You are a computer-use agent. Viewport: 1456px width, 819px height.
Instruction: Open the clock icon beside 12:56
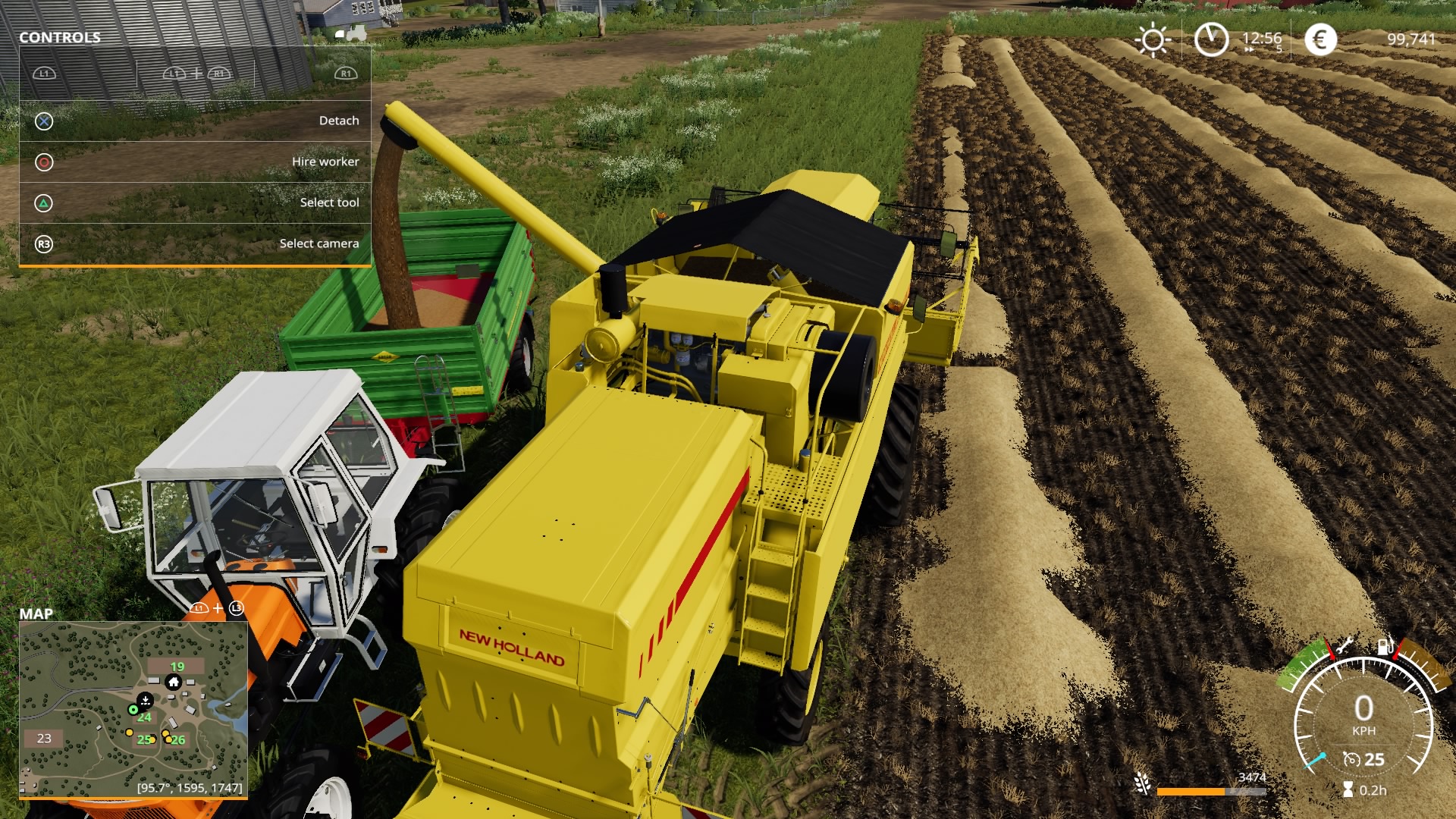pos(1212,39)
